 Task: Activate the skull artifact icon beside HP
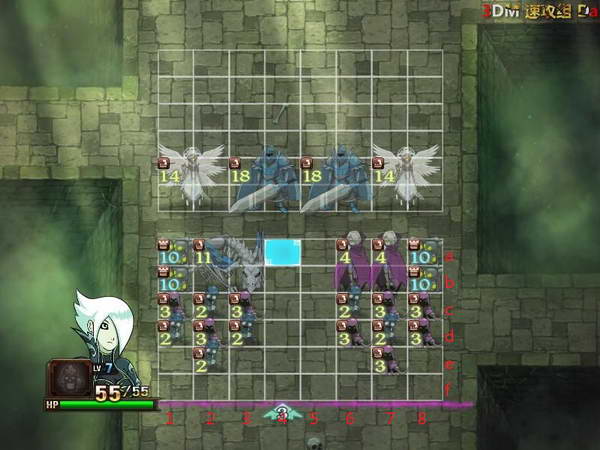coord(70,379)
